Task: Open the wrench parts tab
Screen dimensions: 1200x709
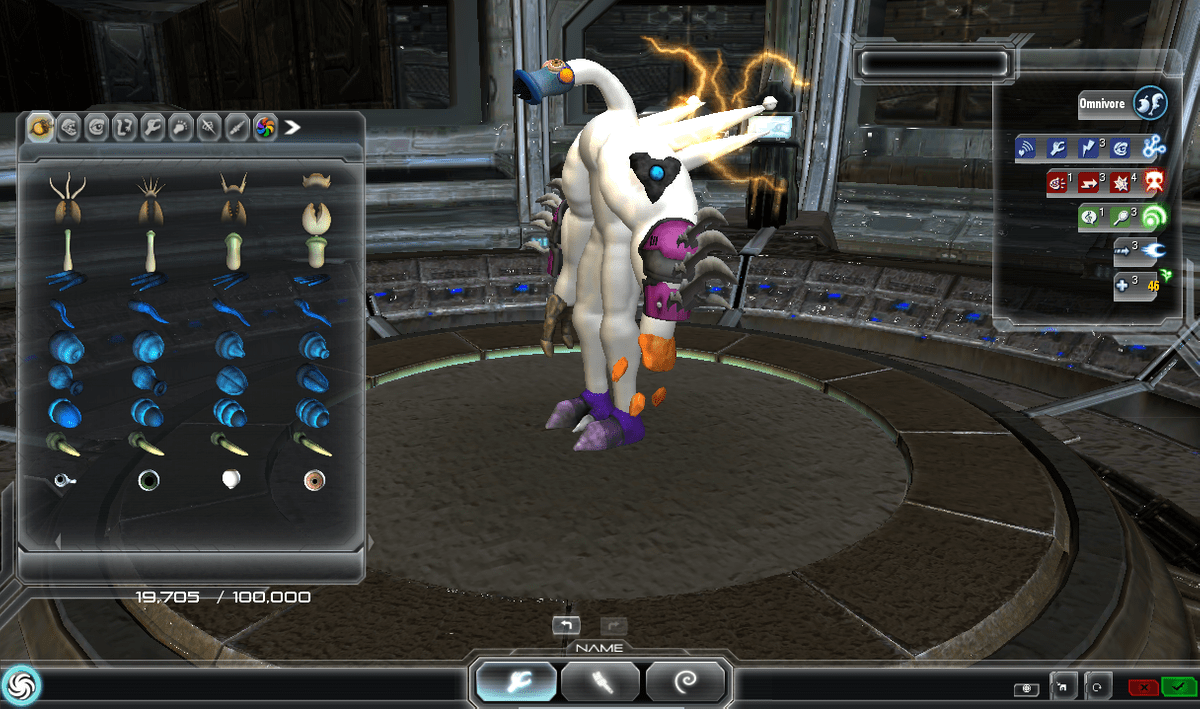Action: coord(153,127)
